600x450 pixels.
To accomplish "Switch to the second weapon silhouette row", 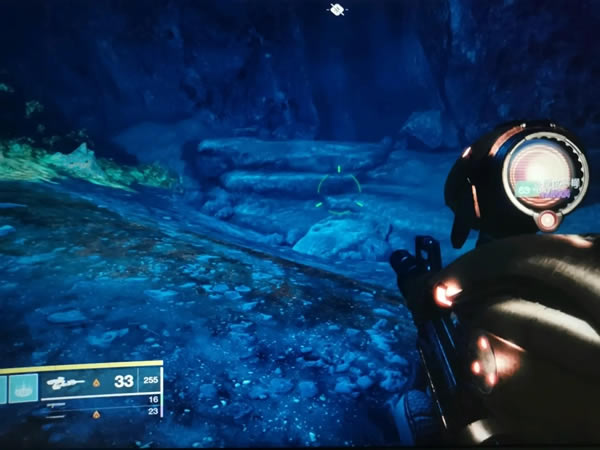I will [55, 403].
